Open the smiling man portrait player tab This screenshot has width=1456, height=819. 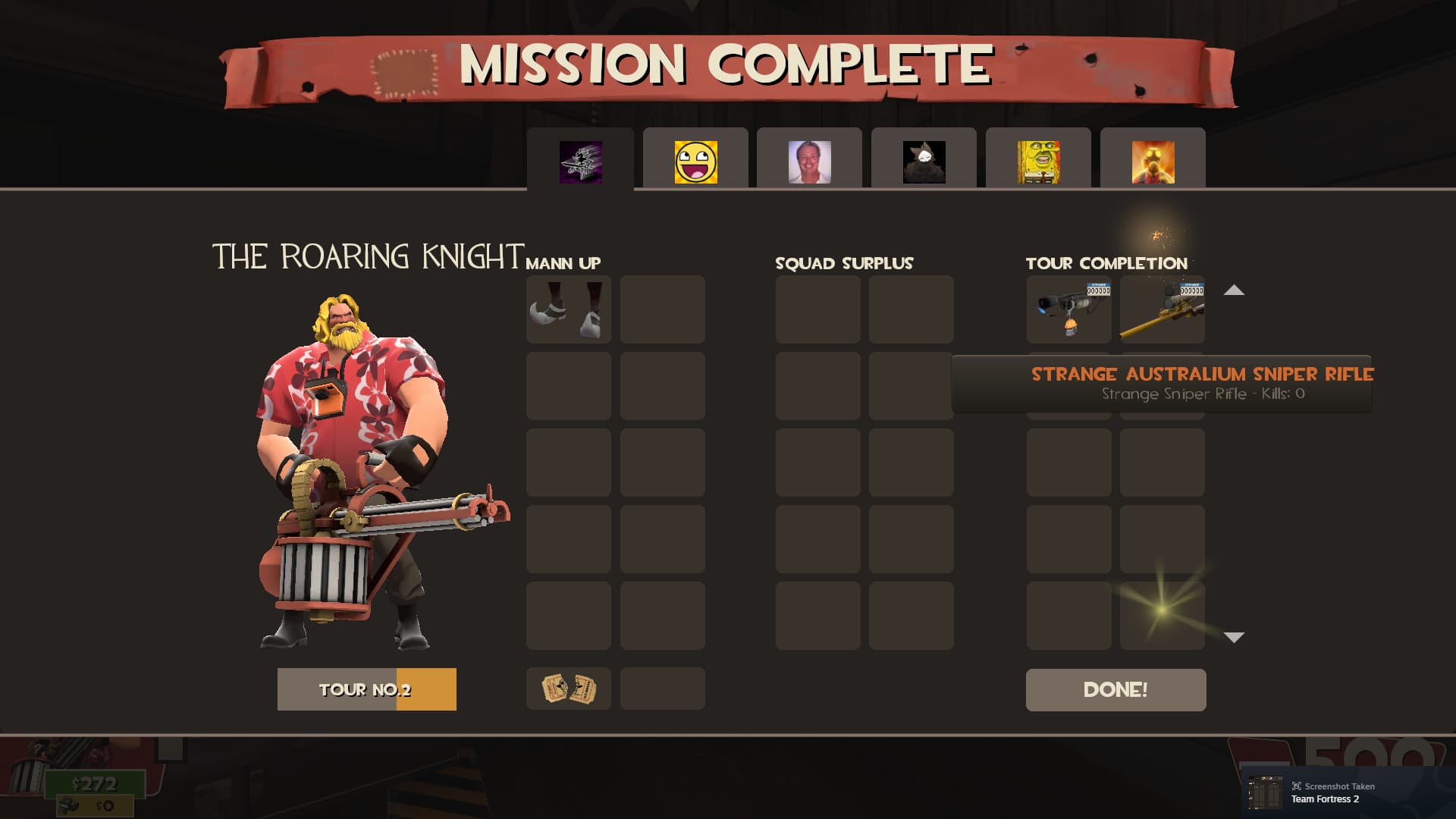(x=809, y=162)
